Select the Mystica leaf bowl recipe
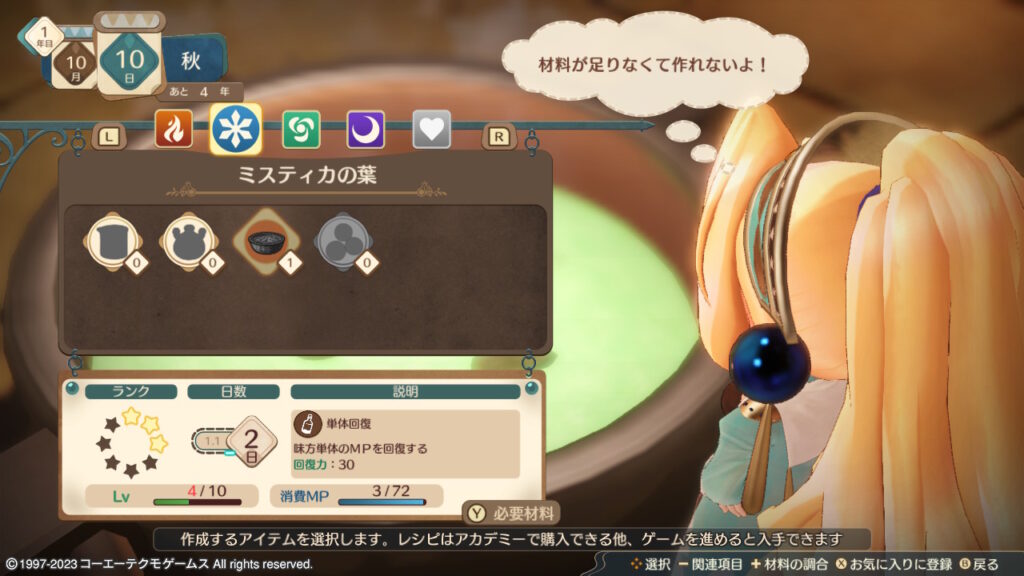This screenshot has width=1024, height=576. click(263, 241)
